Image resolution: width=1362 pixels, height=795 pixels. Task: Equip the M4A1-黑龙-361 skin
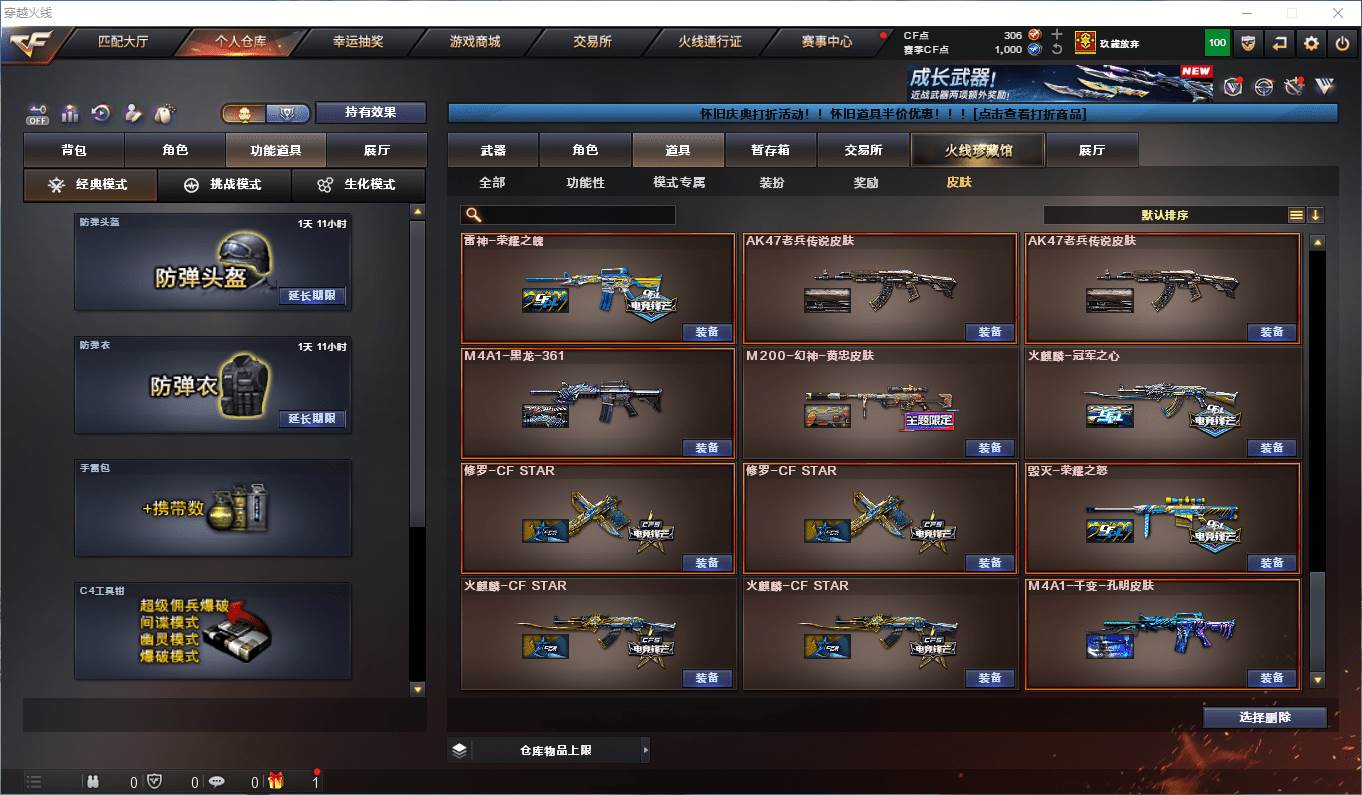[x=707, y=448]
